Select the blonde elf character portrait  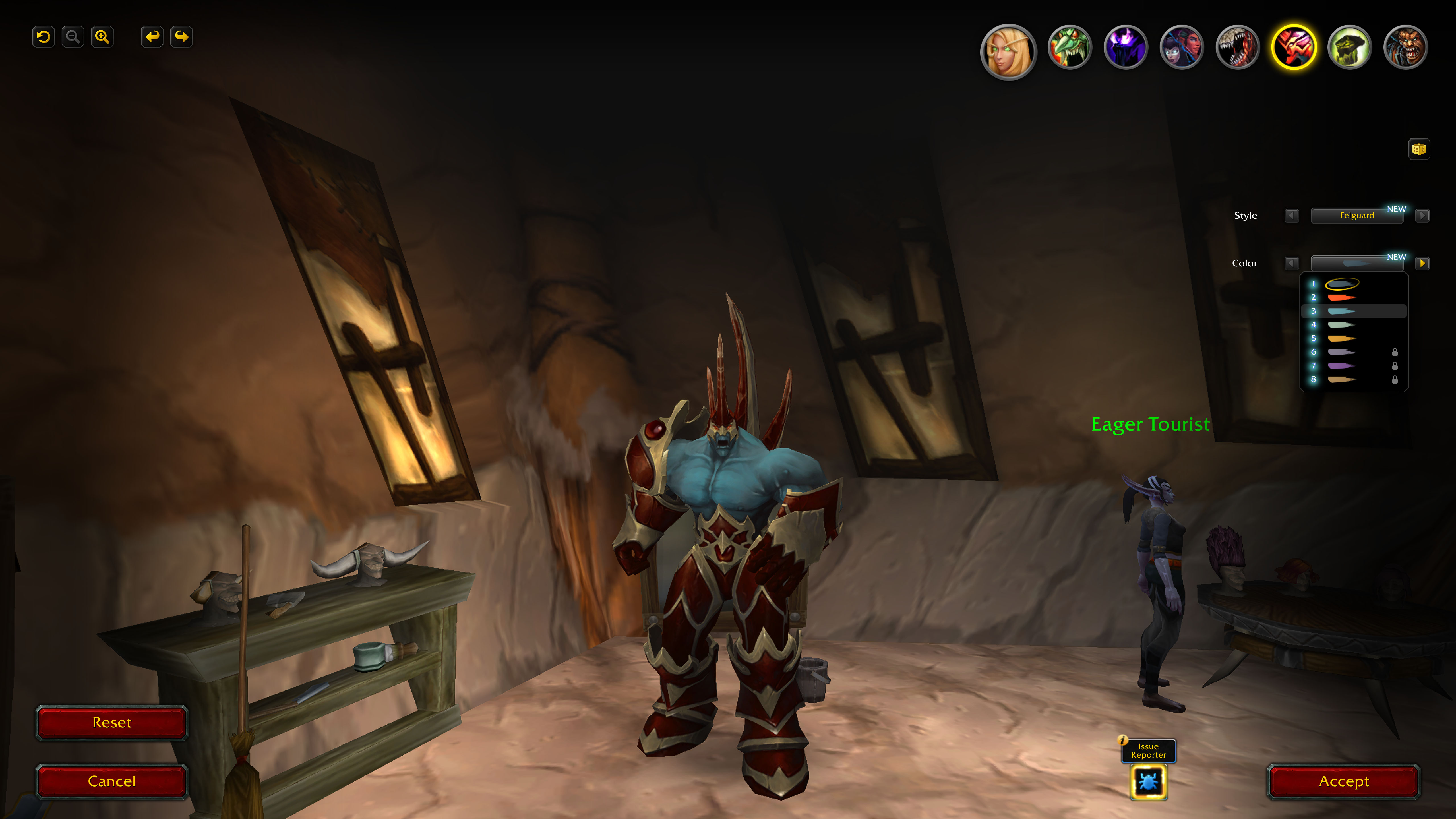[x=1008, y=51]
